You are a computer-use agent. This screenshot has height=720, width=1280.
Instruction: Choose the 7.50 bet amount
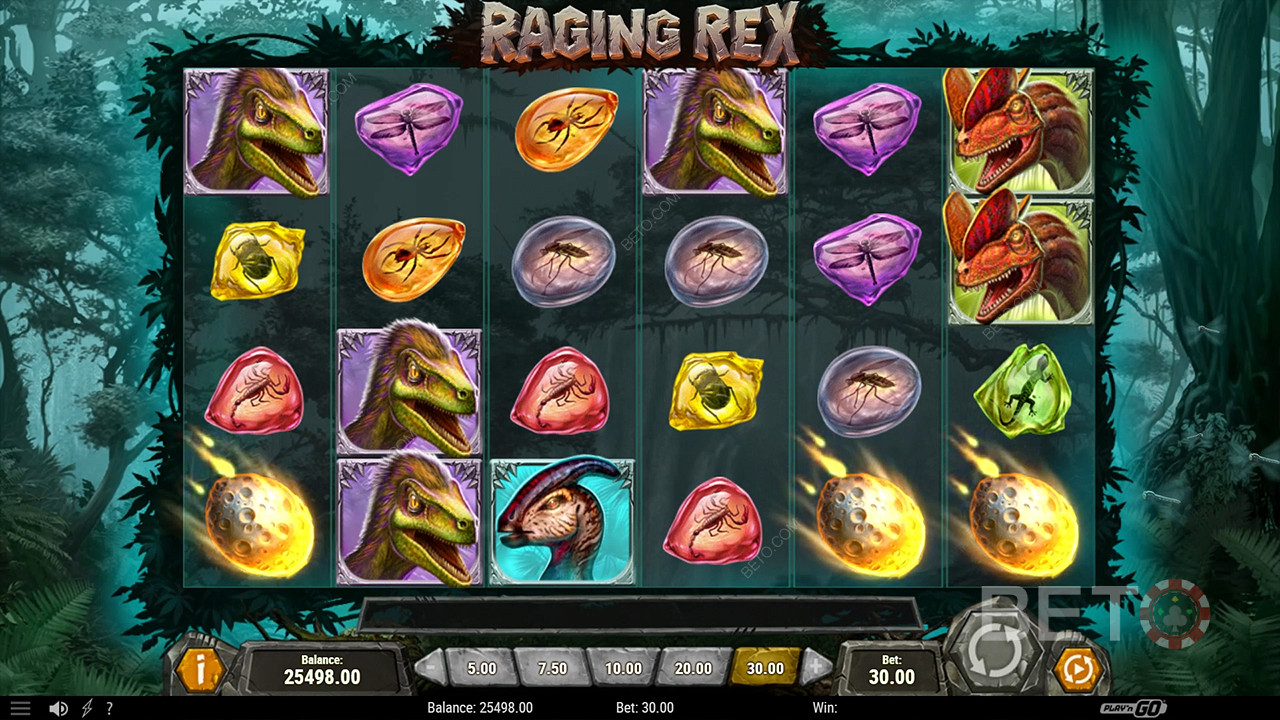(552, 668)
